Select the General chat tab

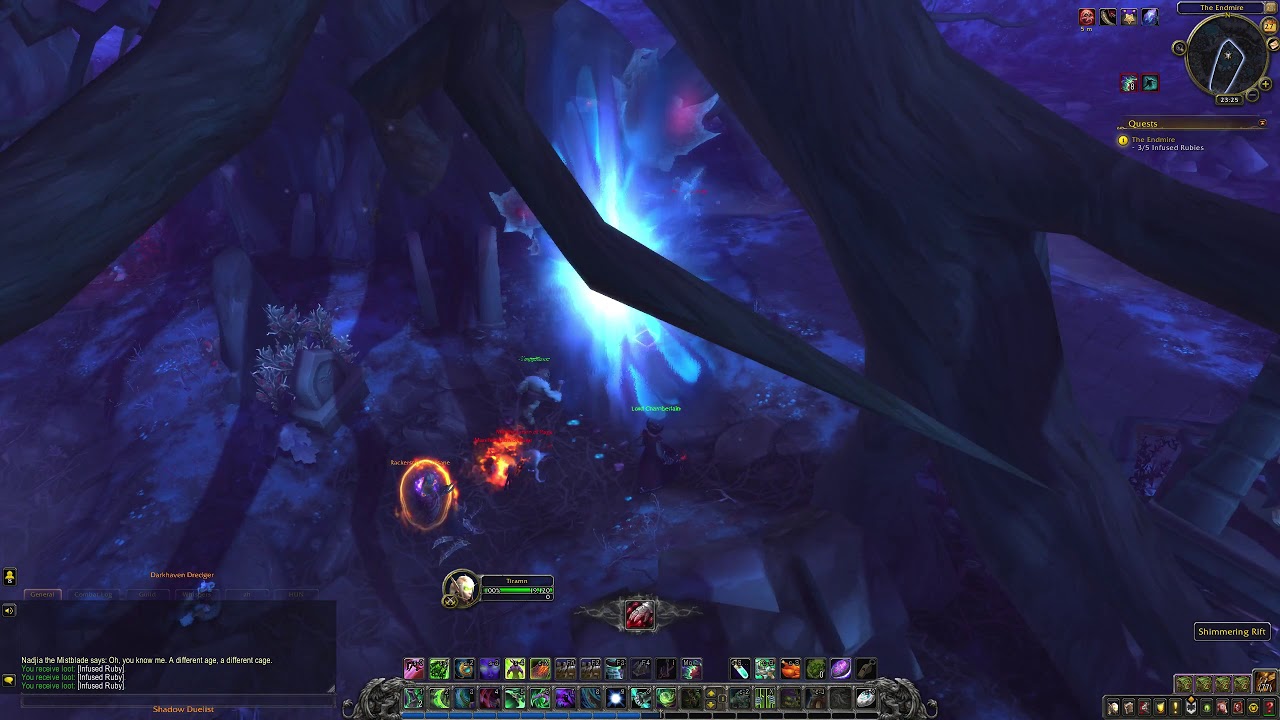[x=43, y=594]
